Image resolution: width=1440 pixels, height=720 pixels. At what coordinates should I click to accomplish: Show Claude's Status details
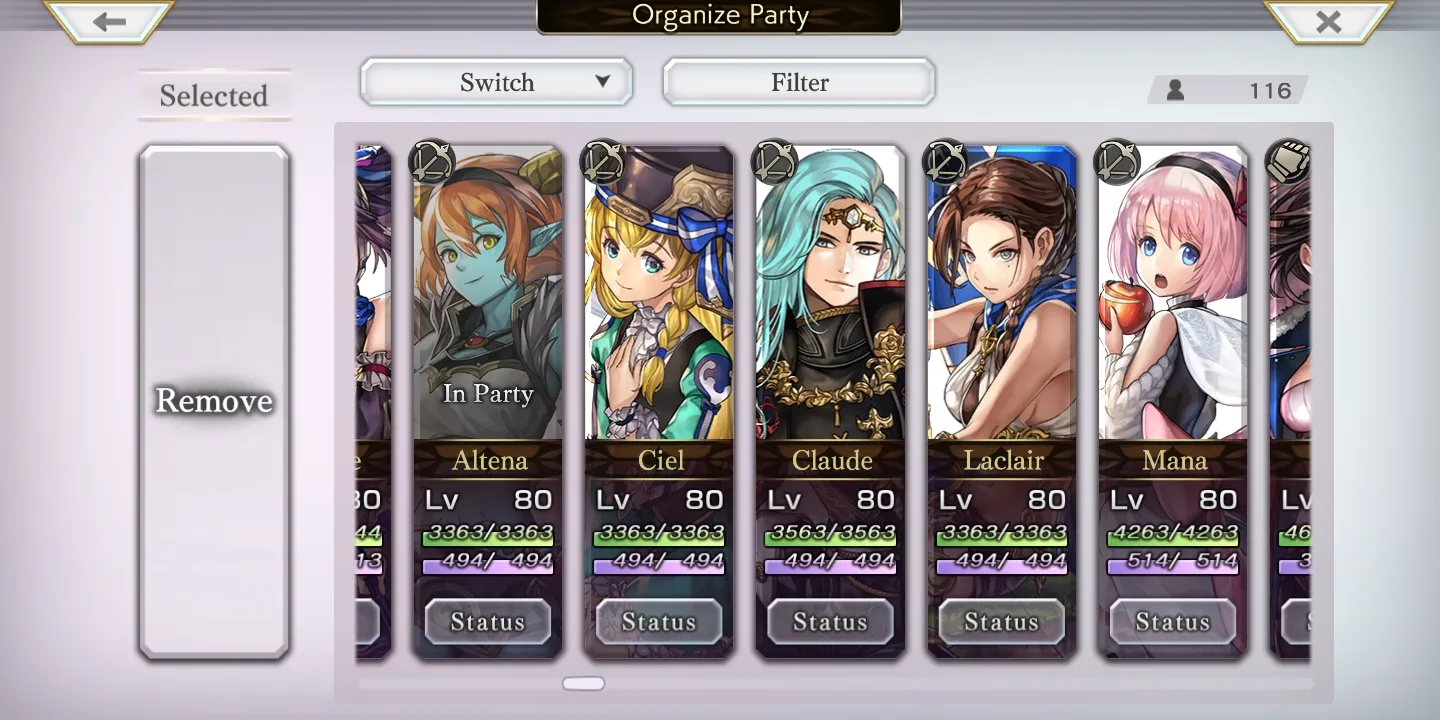830,622
